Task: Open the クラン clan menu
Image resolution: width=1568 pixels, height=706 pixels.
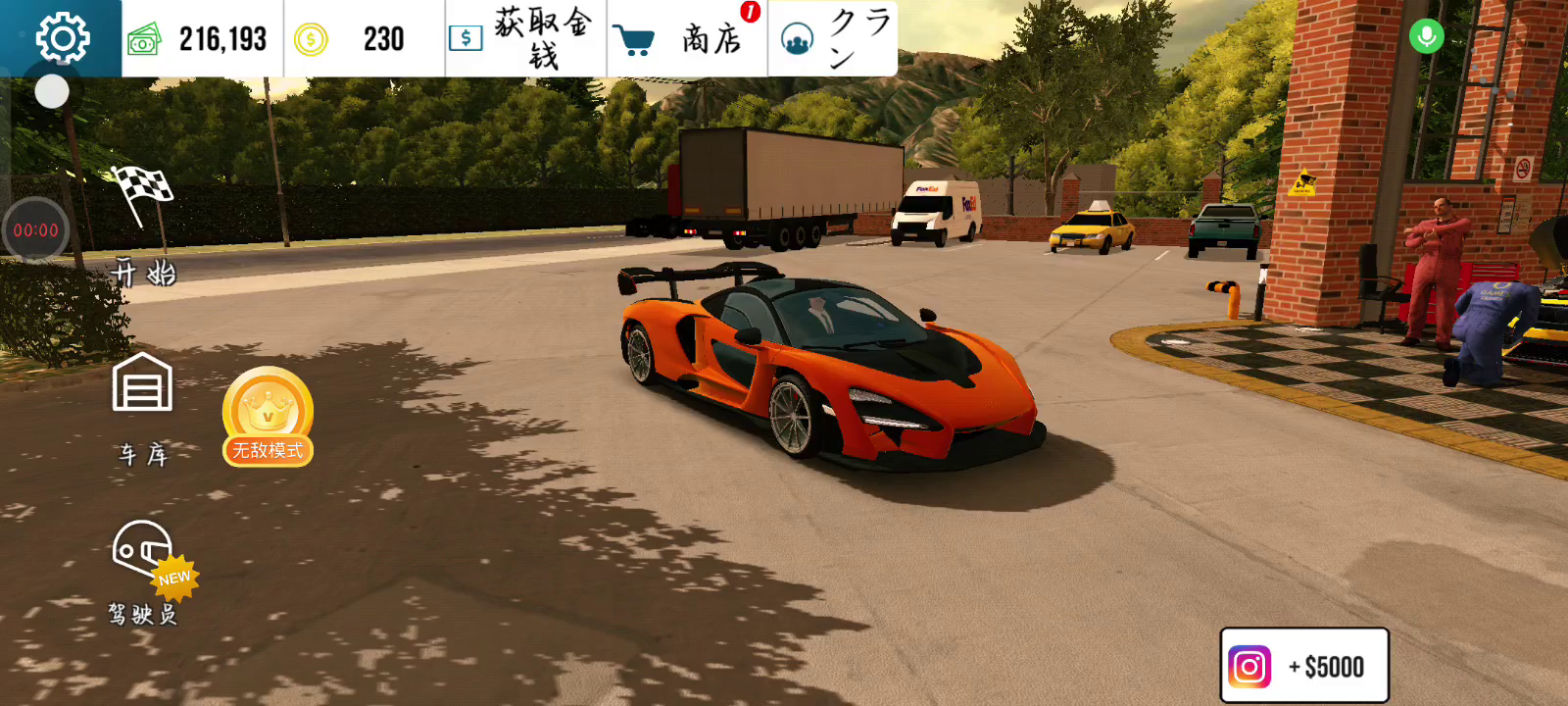Action: coord(833,39)
